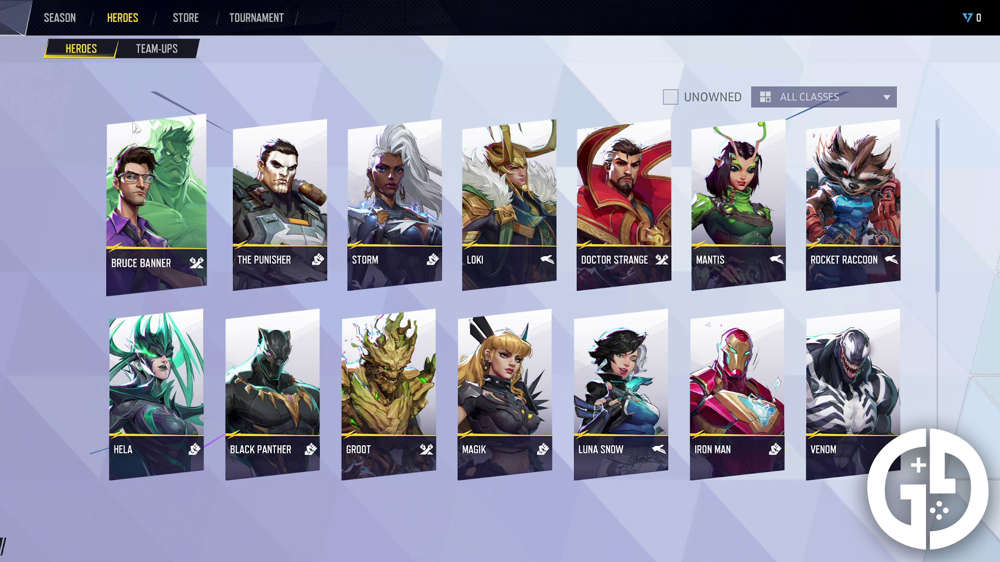Toggle the Unowned checkbox
This screenshot has height=562, width=1000.
671,97
